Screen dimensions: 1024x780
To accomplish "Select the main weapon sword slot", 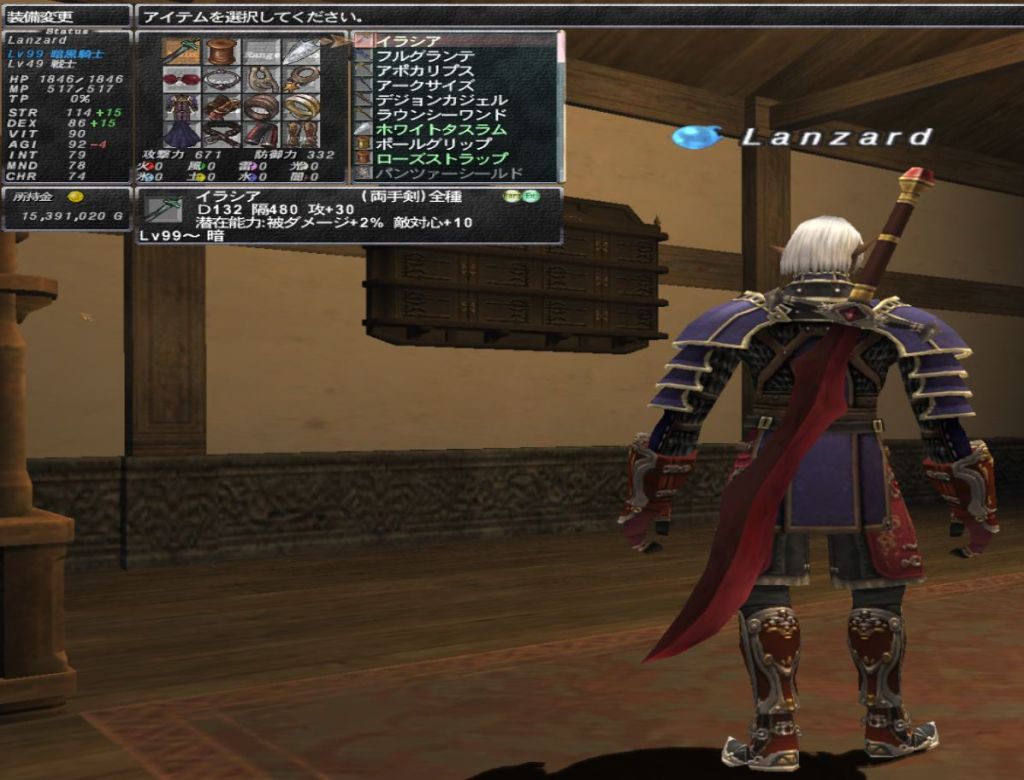I will tap(182, 51).
